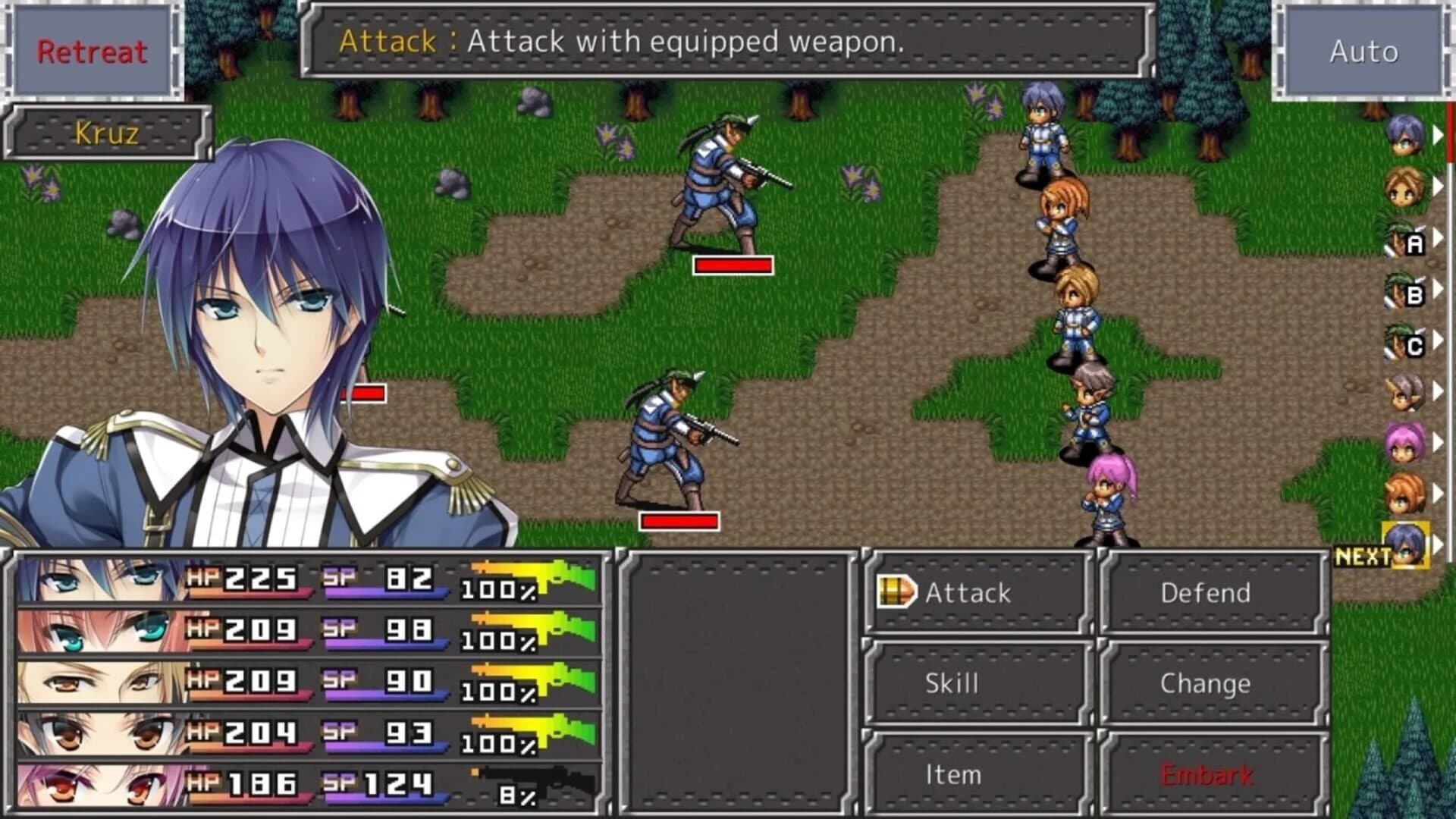Toggle Auto battle mode
This screenshot has width=1456, height=819.
point(1363,51)
